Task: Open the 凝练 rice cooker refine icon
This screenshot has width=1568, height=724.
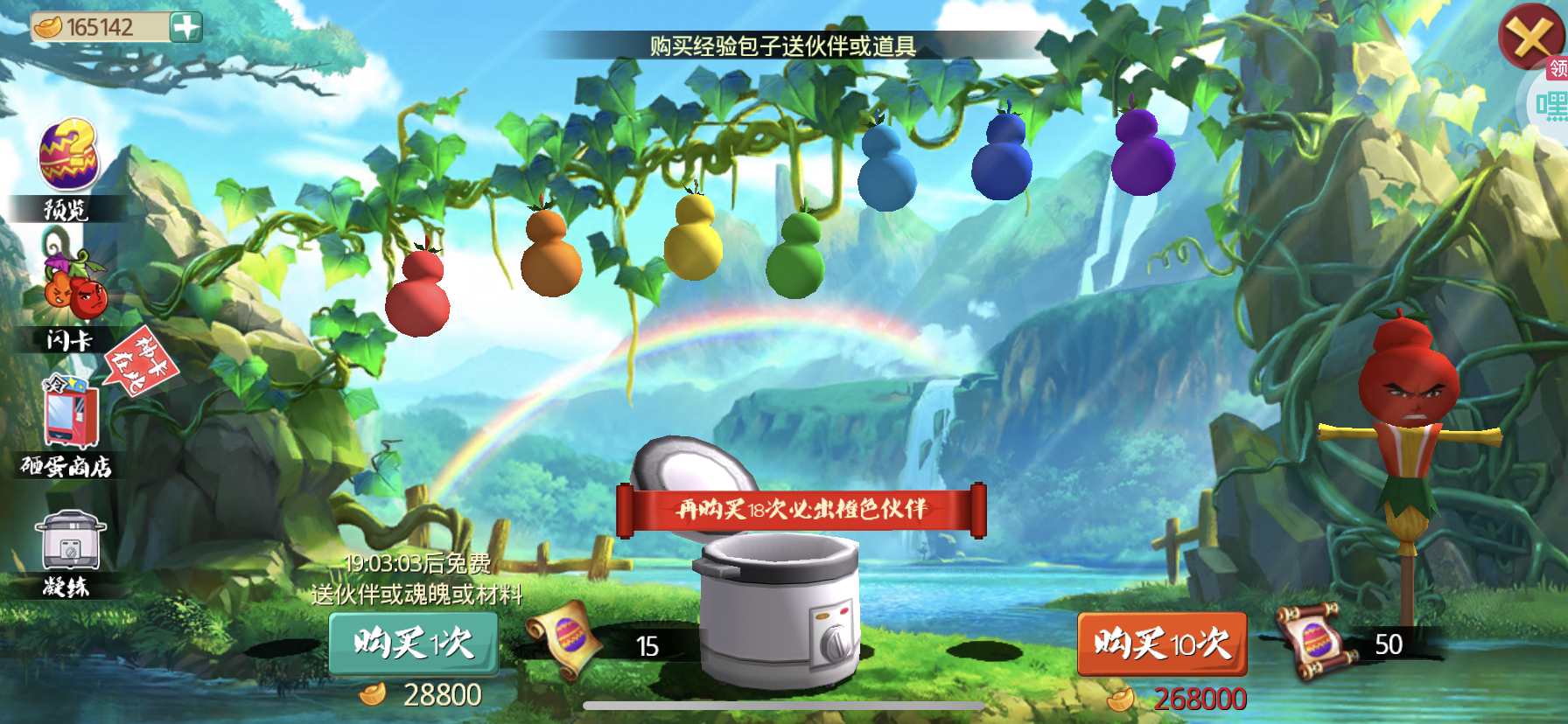Action: [70, 542]
